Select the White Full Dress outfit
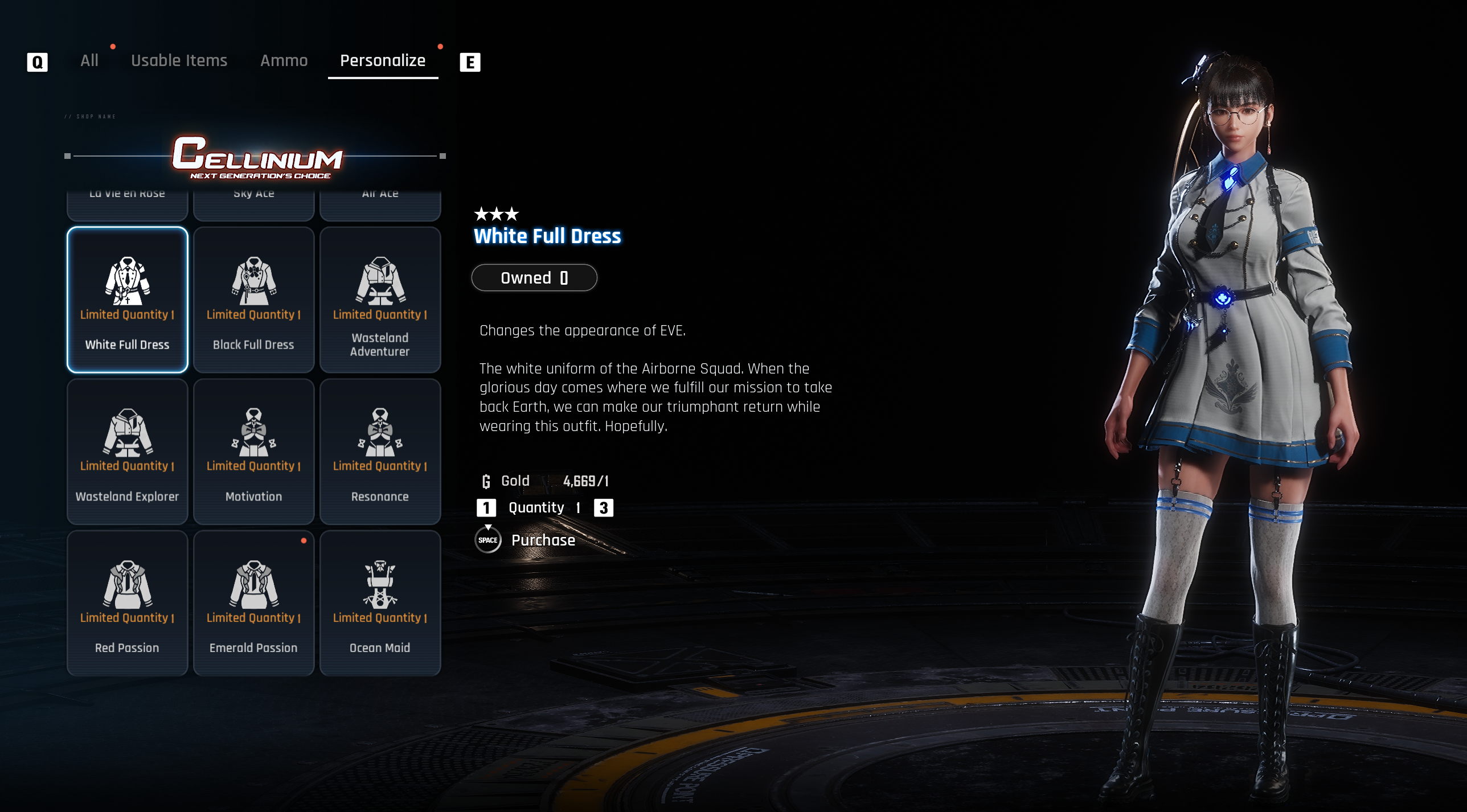This screenshot has height=812, width=1467. [128, 300]
